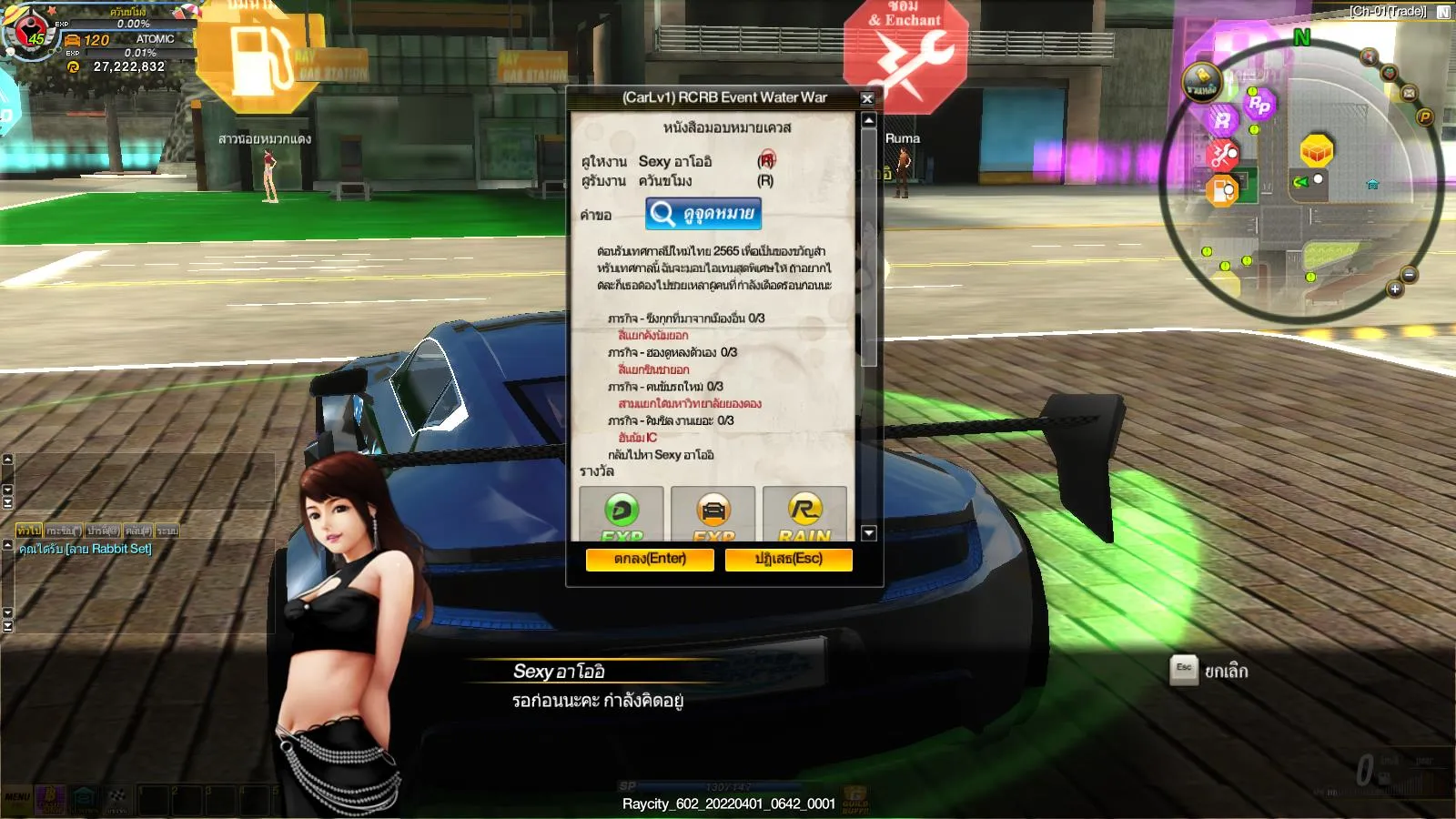
Task: Select the purple RP marker on minimap
Action: (x=1259, y=105)
